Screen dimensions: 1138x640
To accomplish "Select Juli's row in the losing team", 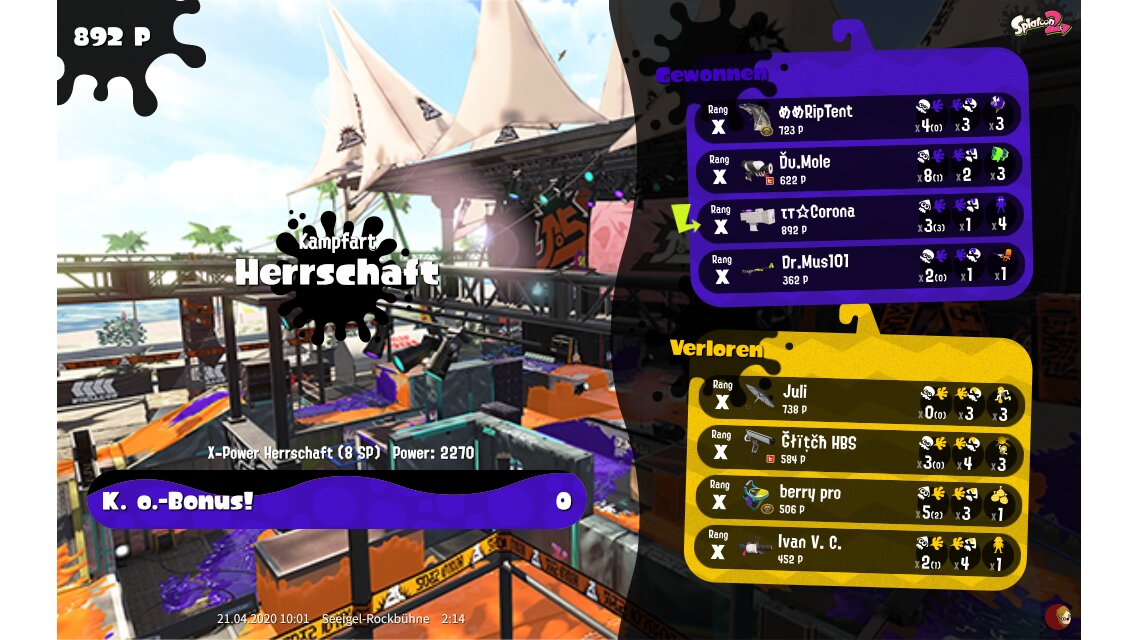I will tap(858, 400).
